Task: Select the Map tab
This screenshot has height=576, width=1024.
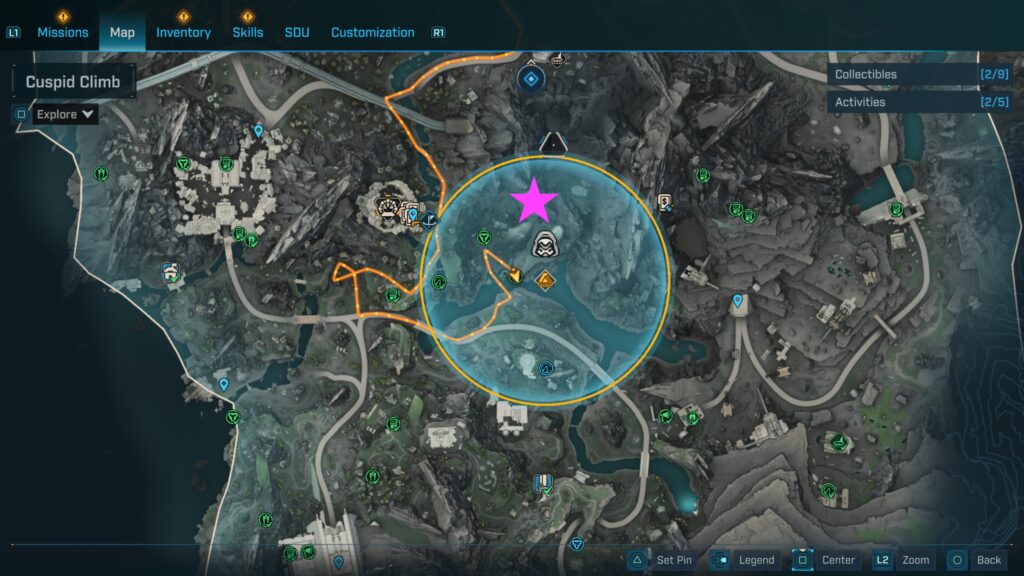Action: tap(122, 32)
